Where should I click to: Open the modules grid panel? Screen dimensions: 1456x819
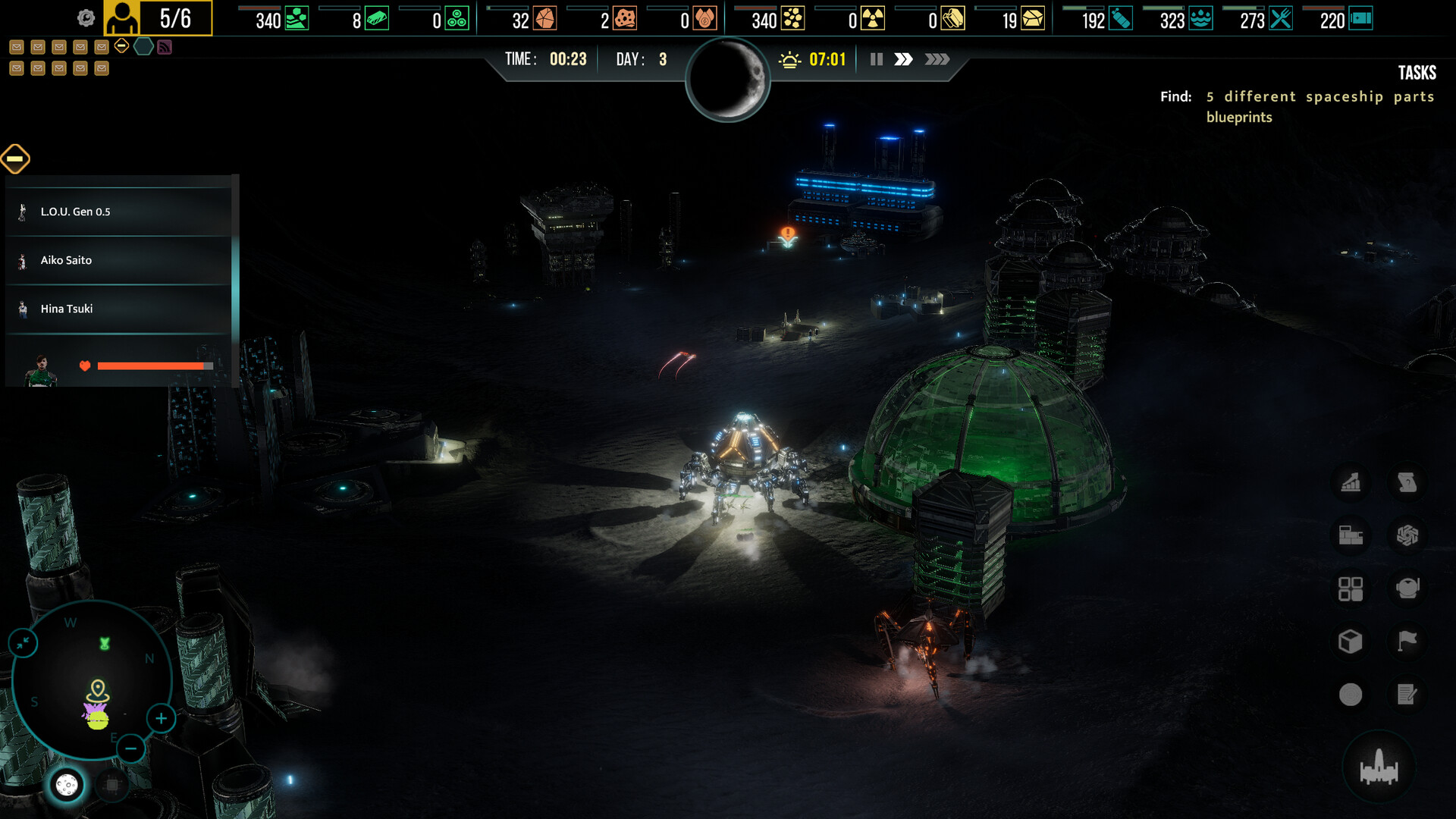click(x=1351, y=588)
